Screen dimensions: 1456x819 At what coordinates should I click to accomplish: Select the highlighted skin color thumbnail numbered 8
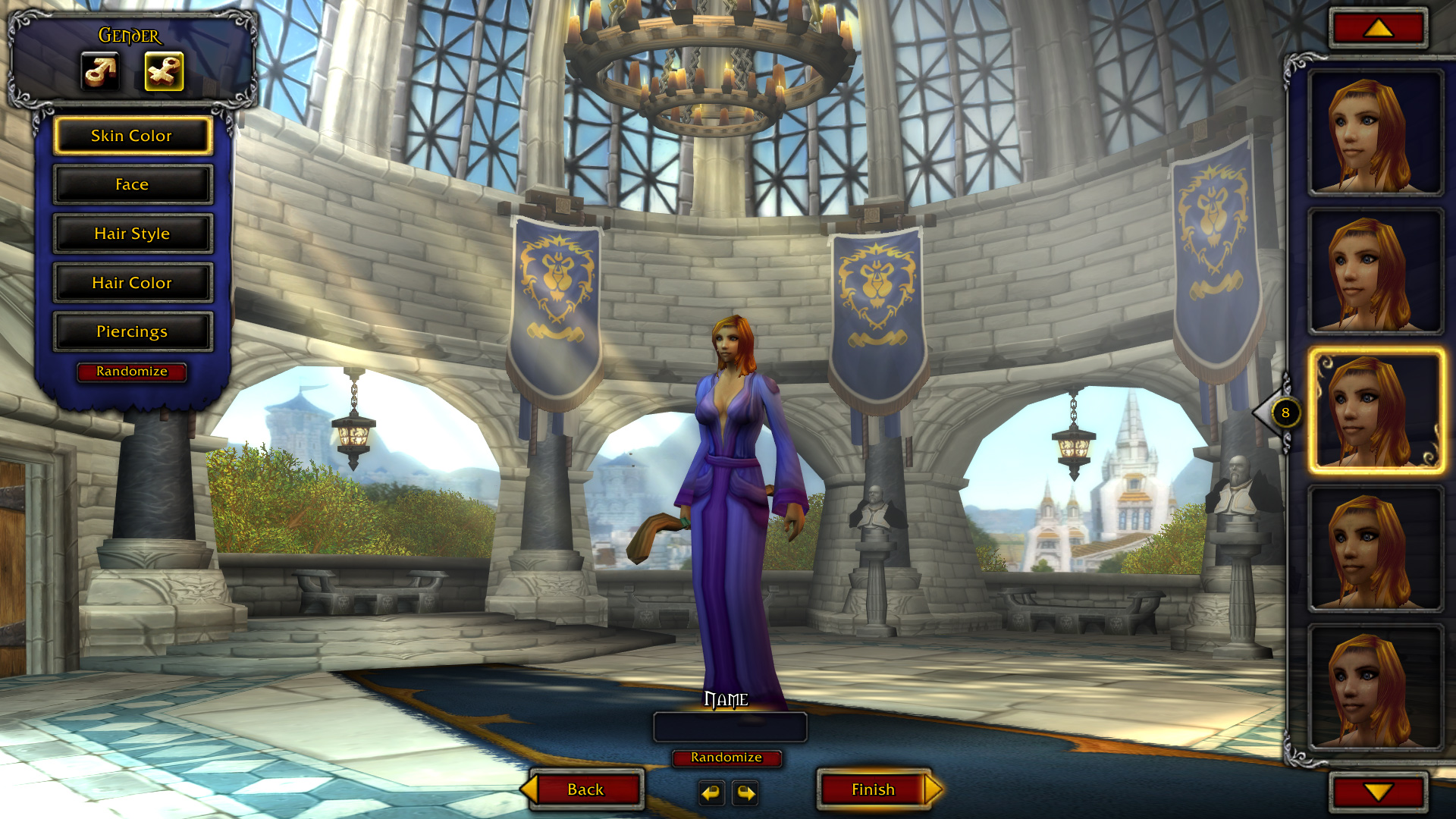1375,411
